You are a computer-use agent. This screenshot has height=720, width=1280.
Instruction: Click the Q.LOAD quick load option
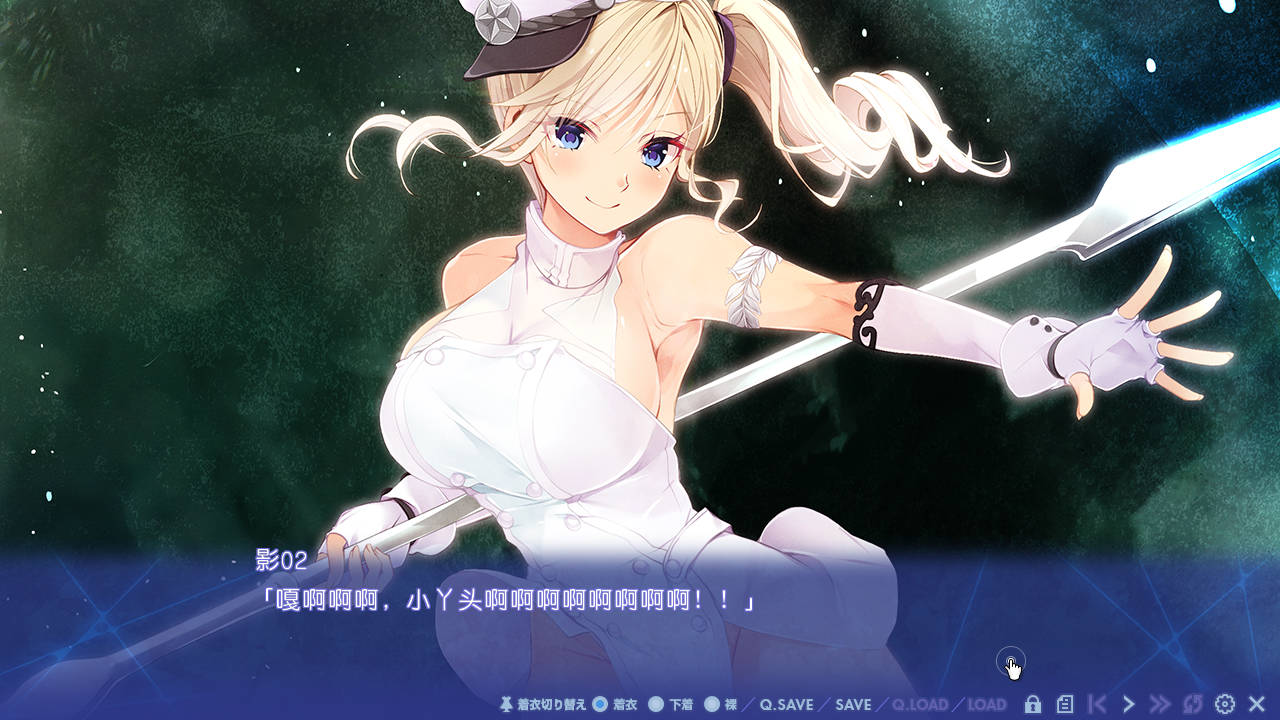920,704
